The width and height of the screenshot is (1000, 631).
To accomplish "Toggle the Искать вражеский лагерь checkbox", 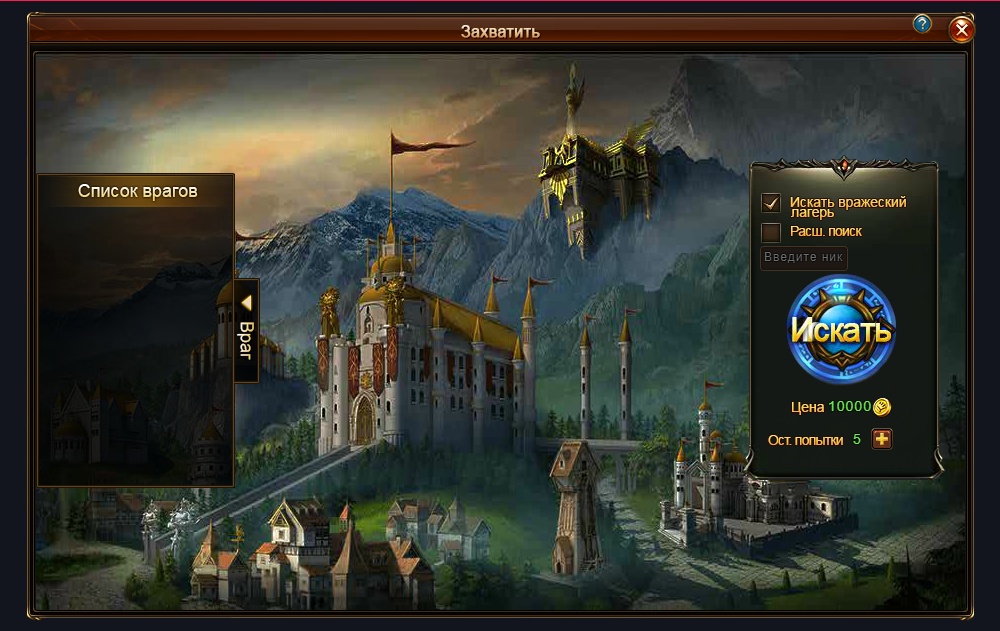I will click(x=771, y=203).
